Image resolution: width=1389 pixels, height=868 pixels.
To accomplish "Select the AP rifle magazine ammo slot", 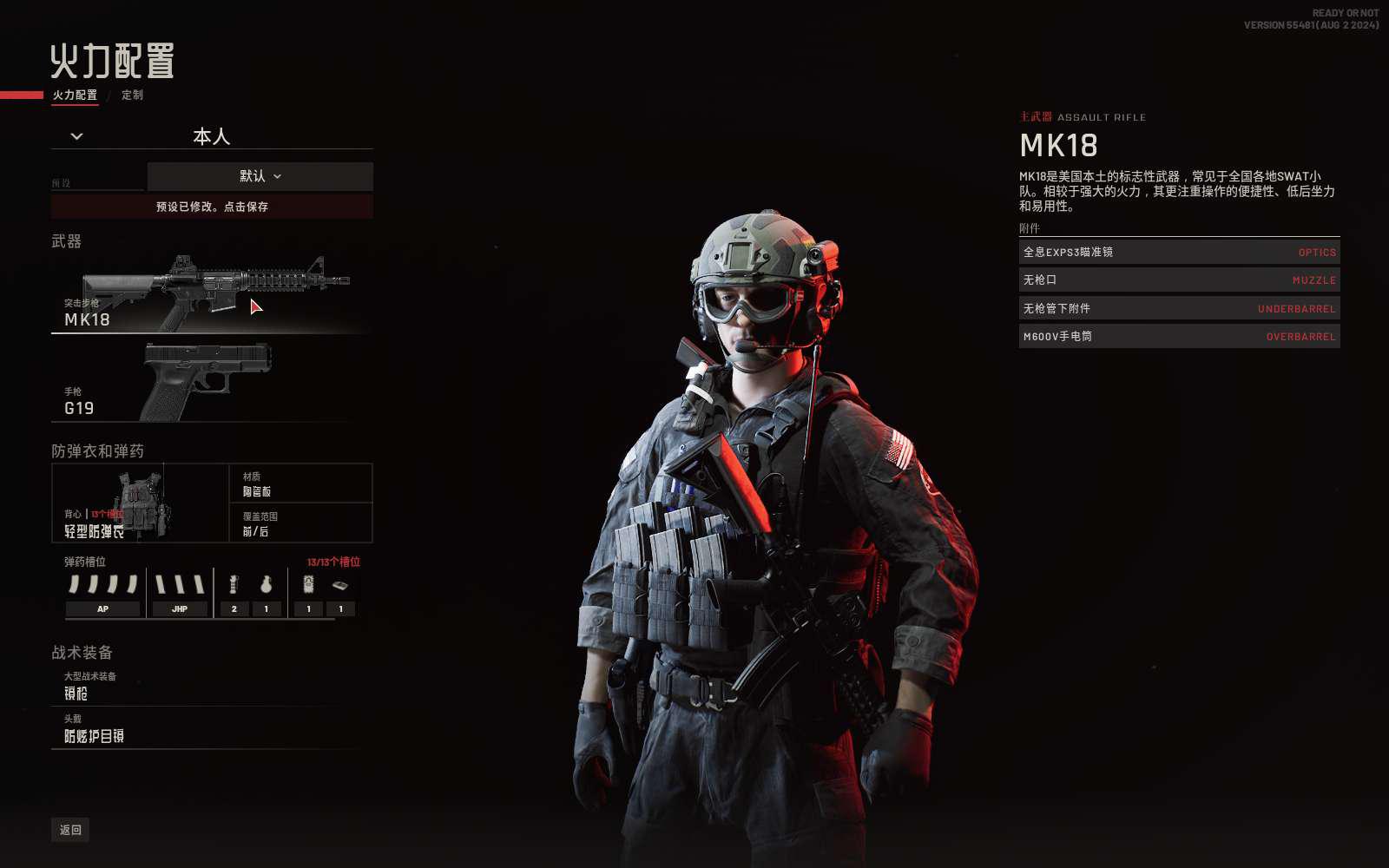I will tap(103, 594).
